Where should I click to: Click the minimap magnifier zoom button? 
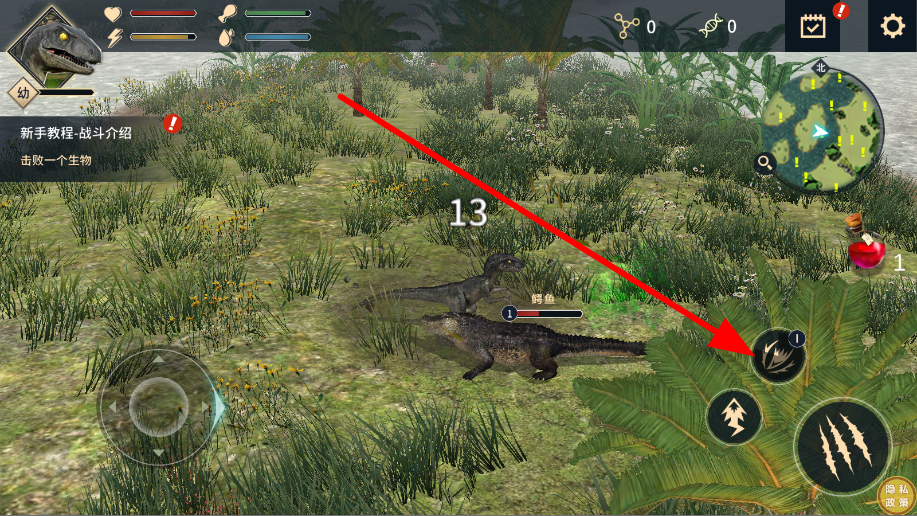tap(766, 164)
